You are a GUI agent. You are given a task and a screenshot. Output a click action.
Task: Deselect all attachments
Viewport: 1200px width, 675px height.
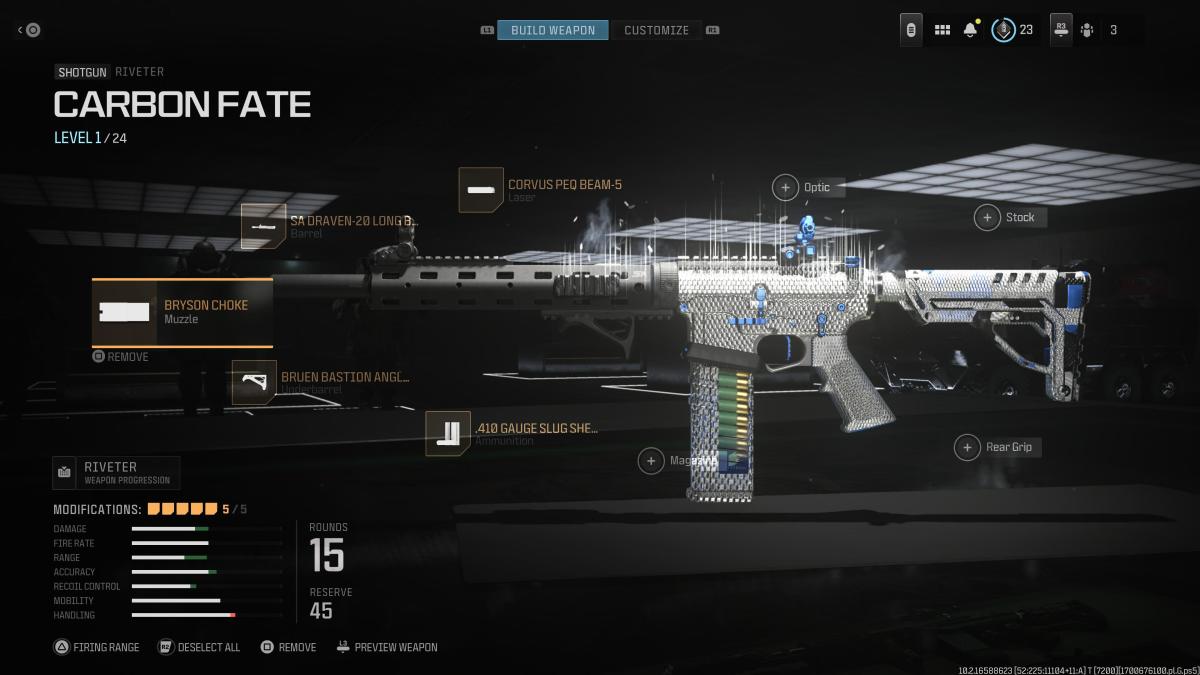tap(199, 647)
